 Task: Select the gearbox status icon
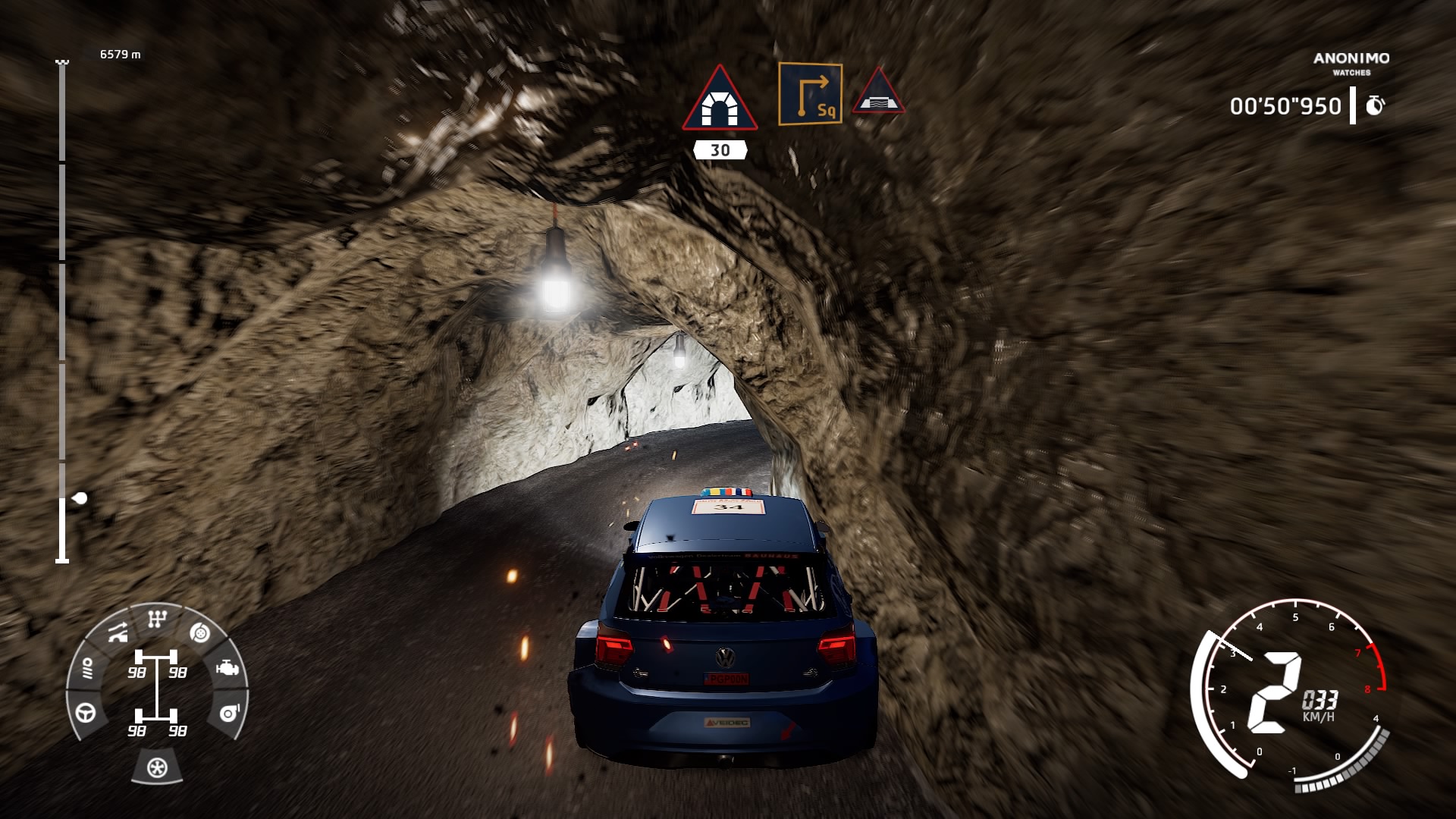(157, 620)
